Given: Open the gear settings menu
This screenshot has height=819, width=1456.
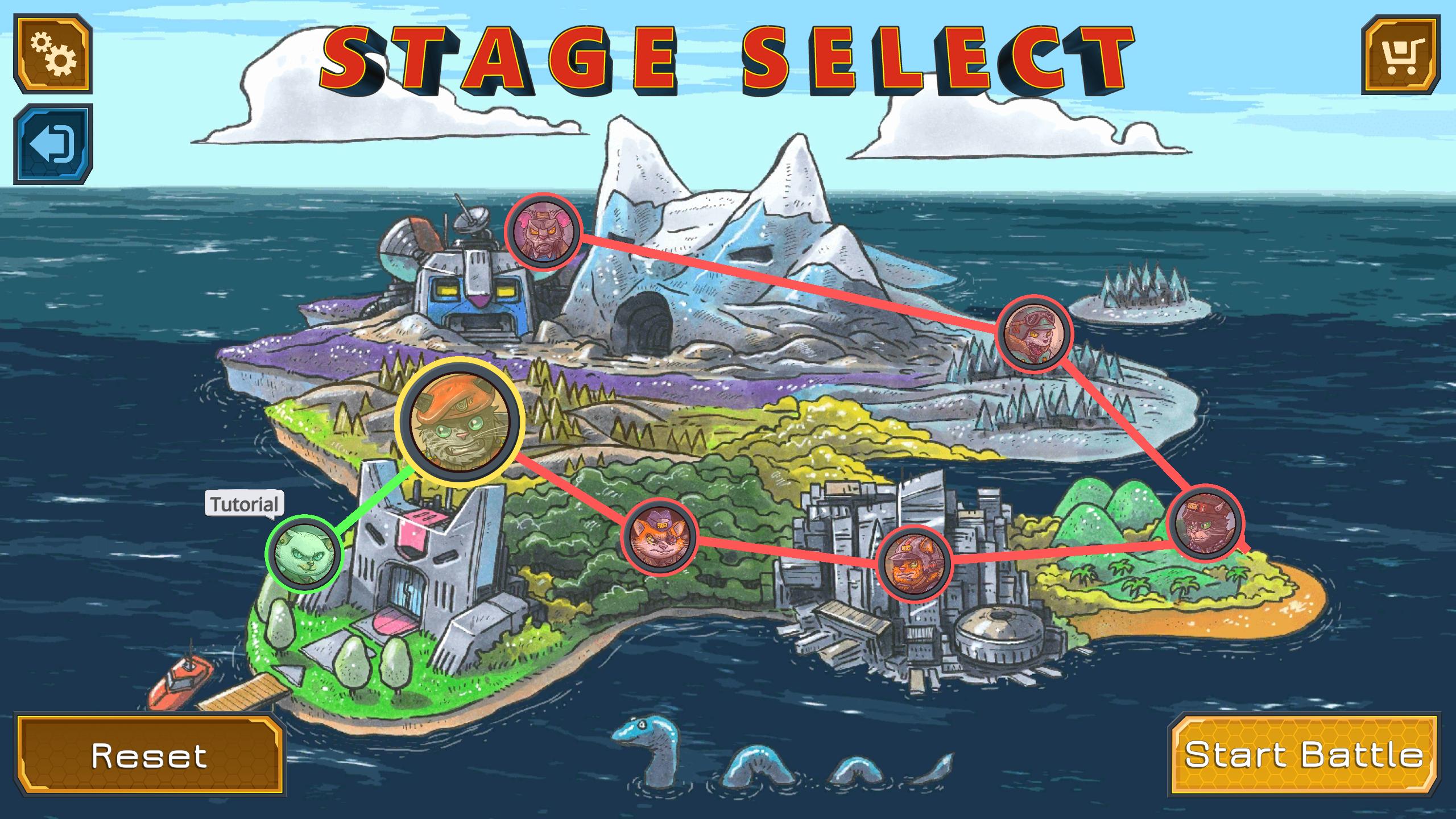Looking at the screenshot, I should [53, 55].
